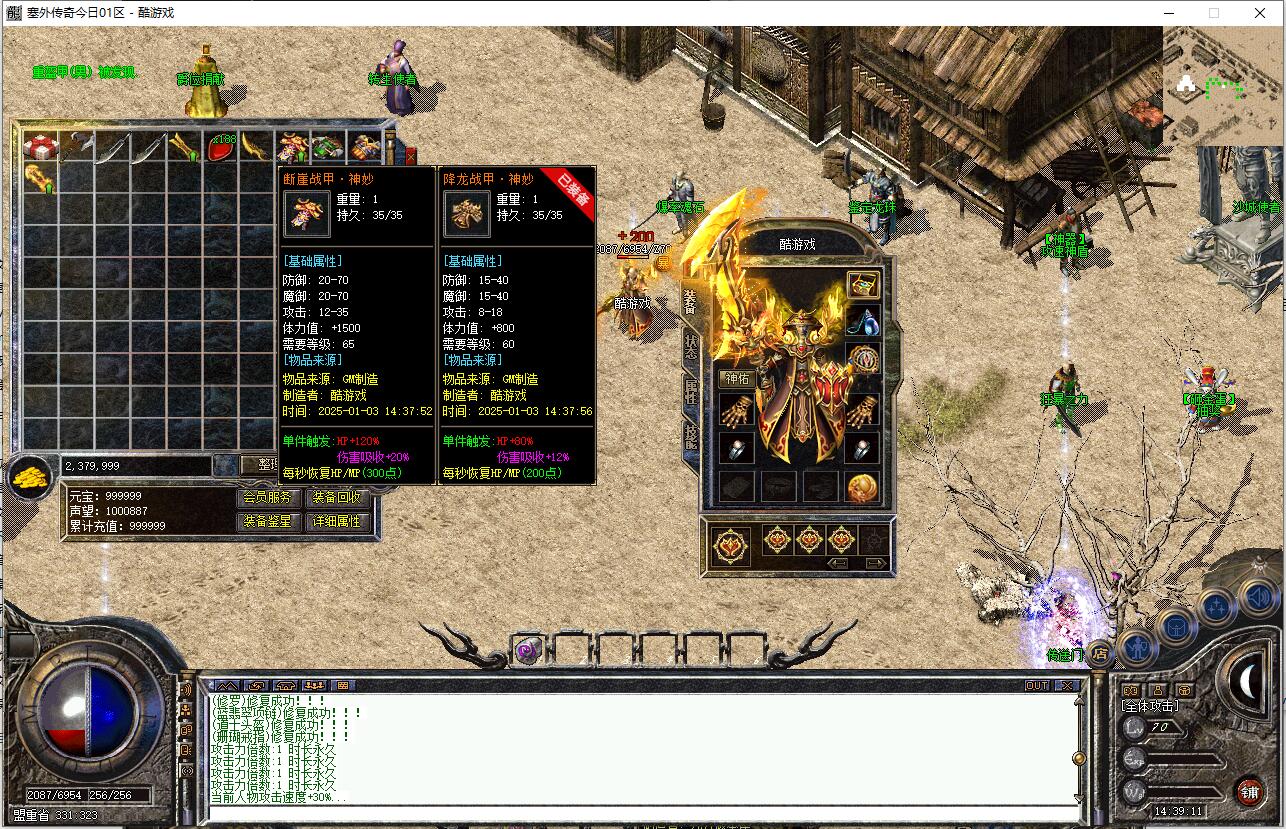The image size is (1286, 829).
Task: Open the red 铺 stall button
Action: tap(1249, 791)
